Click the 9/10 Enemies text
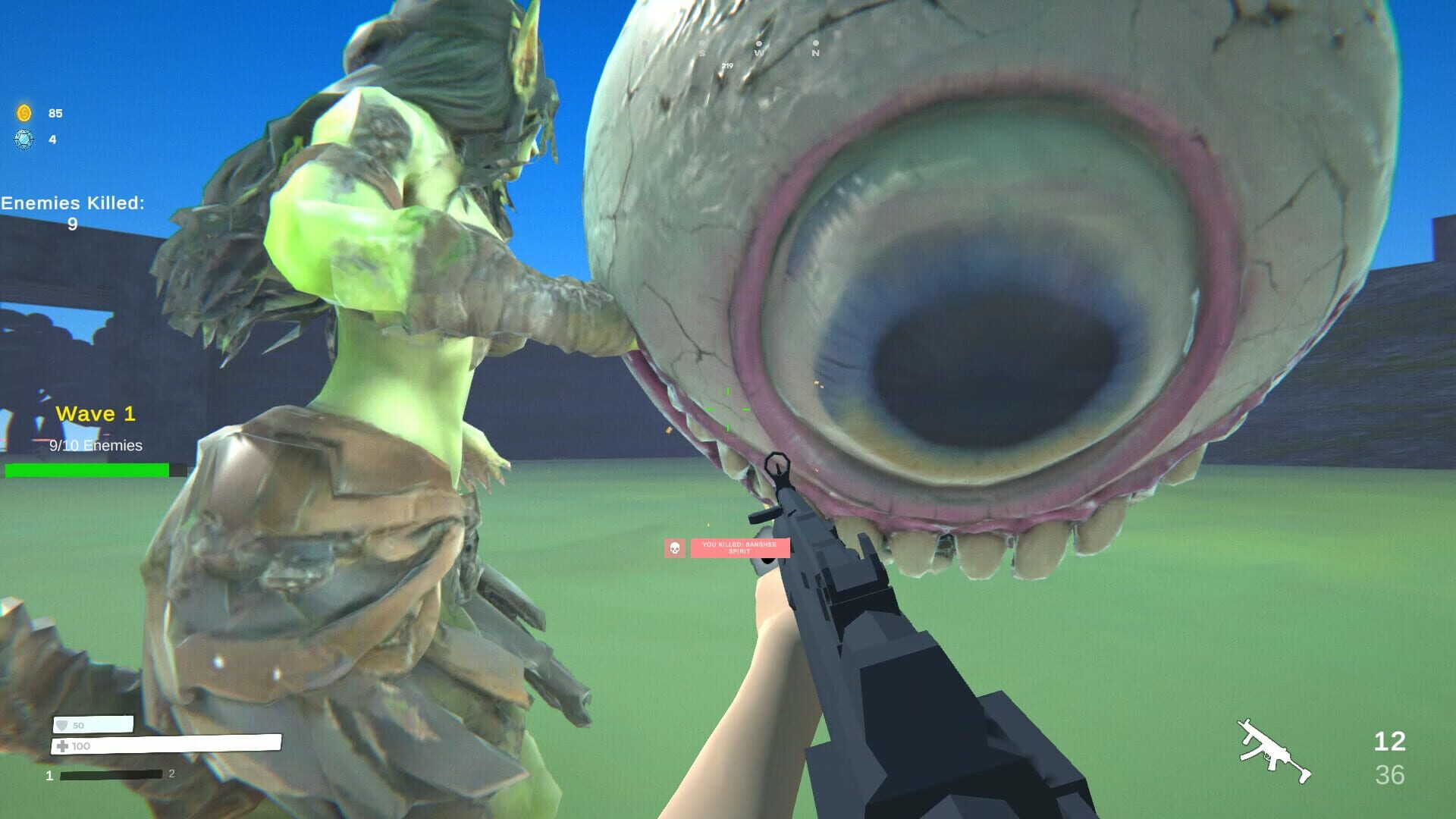The height and width of the screenshot is (819, 1456). (x=95, y=447)
